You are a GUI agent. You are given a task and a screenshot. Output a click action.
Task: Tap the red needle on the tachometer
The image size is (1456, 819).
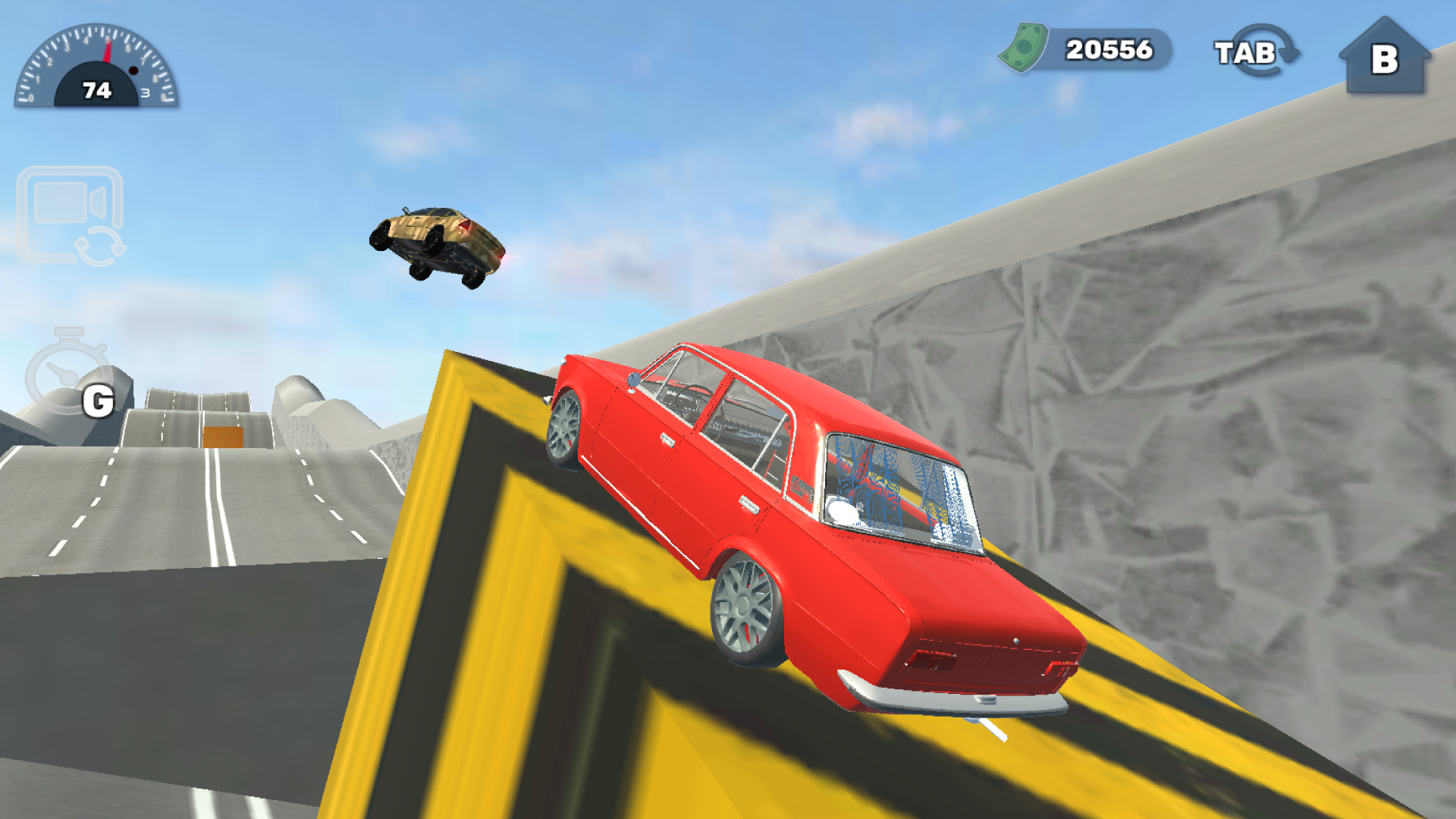[106, 53]
